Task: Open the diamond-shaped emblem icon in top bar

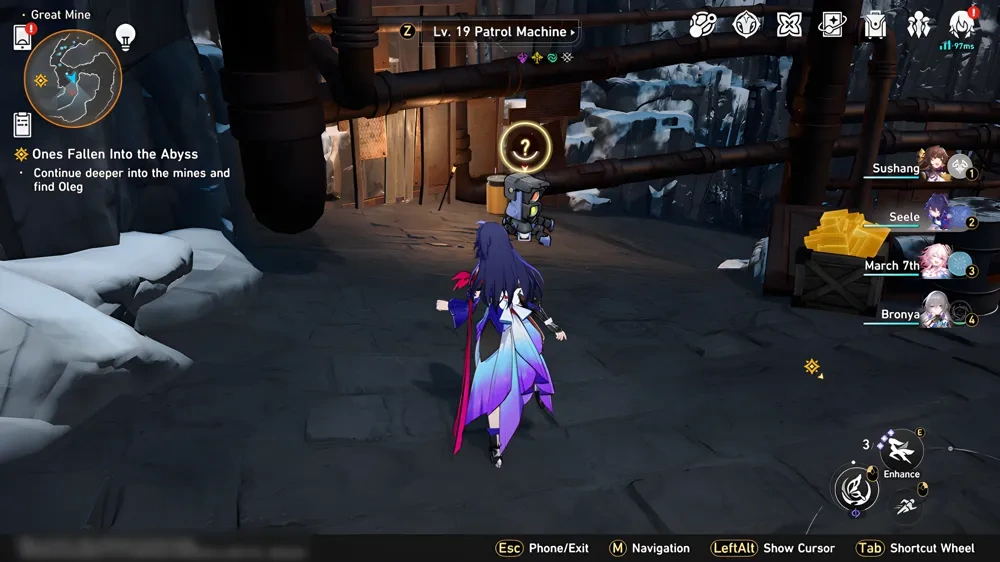Action: coord(747,25)
